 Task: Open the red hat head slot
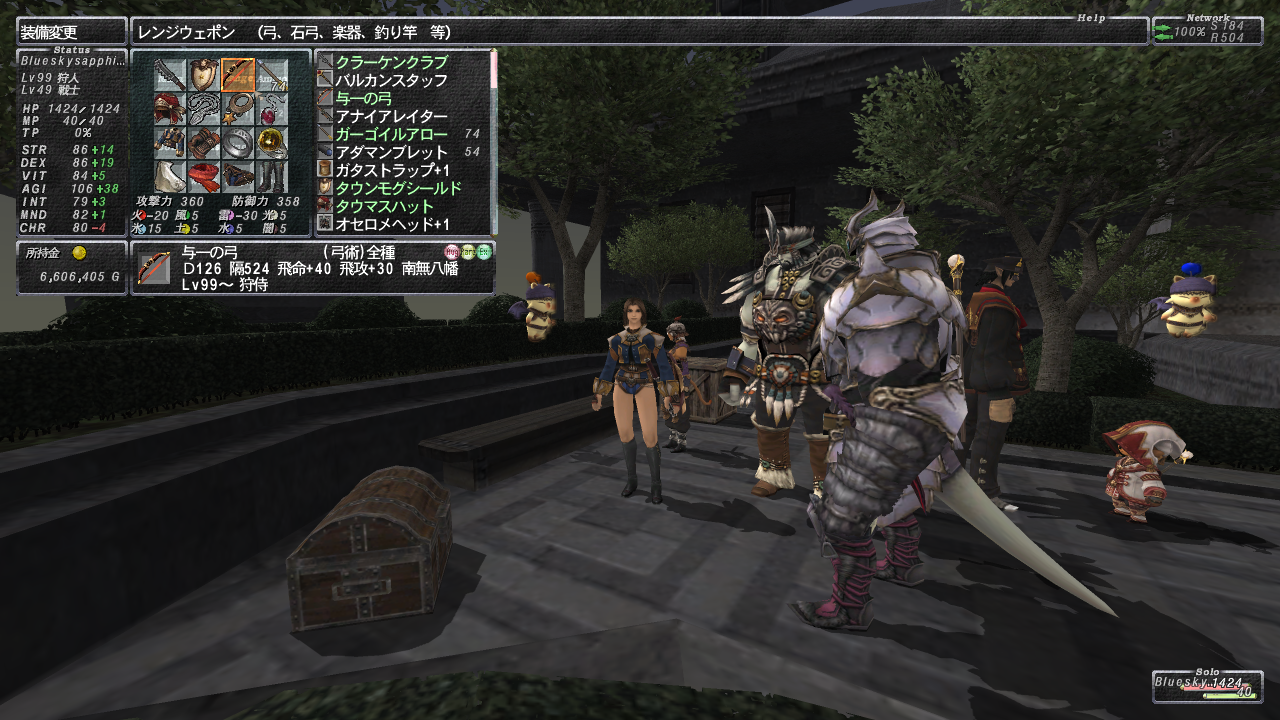pos(170,109)
